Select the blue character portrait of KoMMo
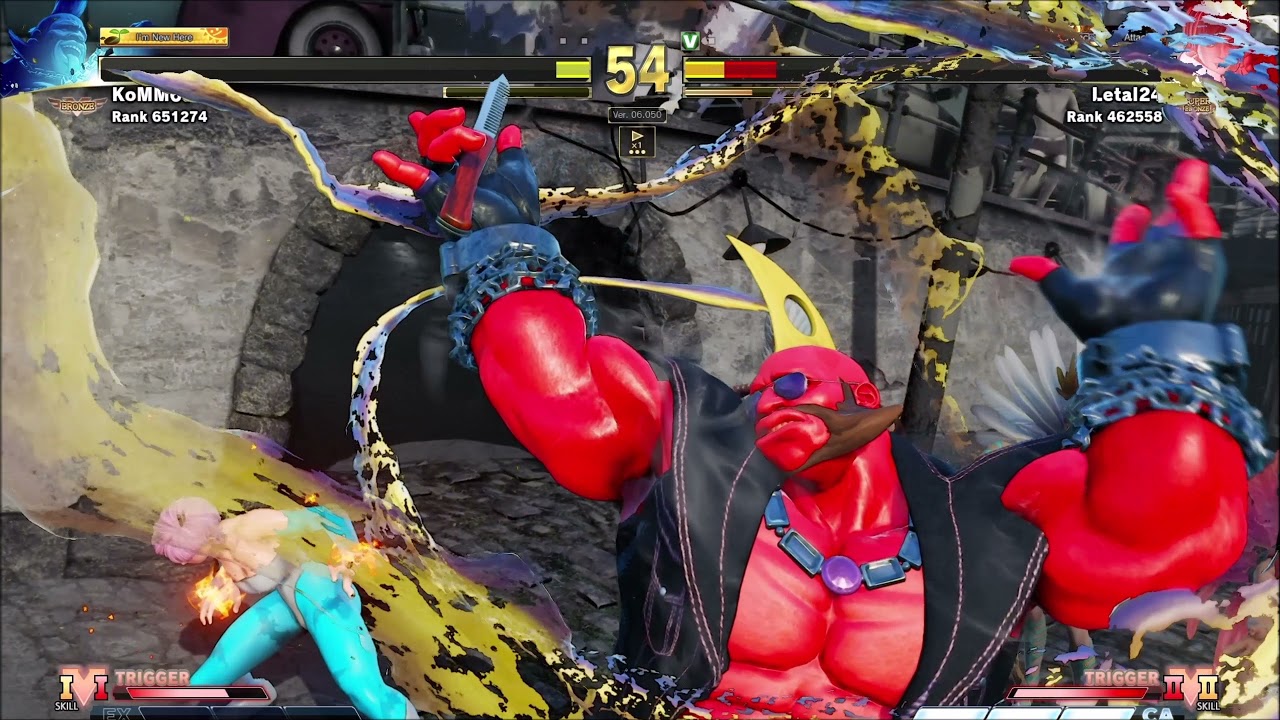This screenshot has width=1280, height=720. point(46,47)
